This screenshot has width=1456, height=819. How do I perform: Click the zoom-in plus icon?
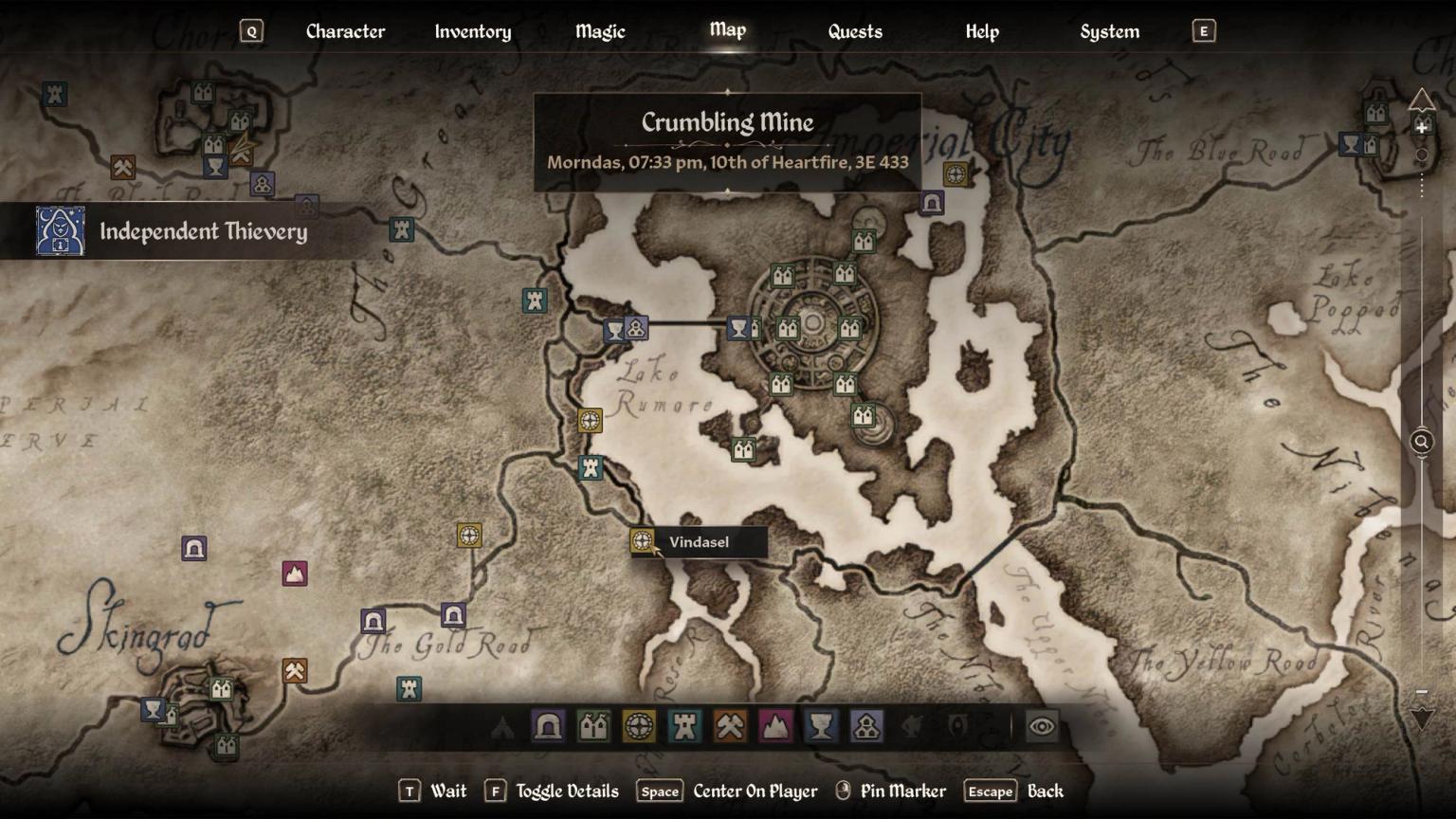click(x=1420, y=126)
